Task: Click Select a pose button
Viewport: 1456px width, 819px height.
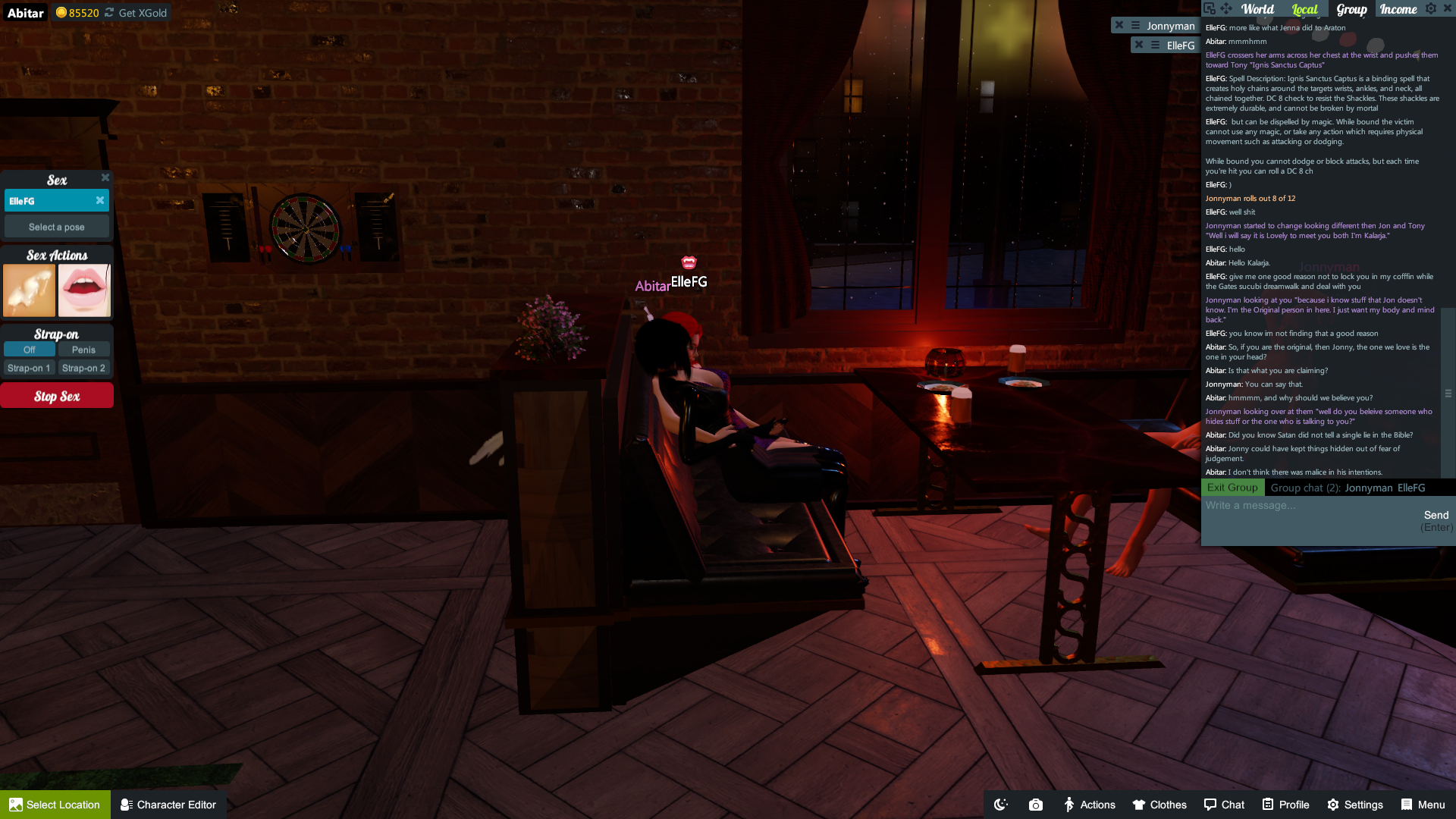Action: click(57, 227)
